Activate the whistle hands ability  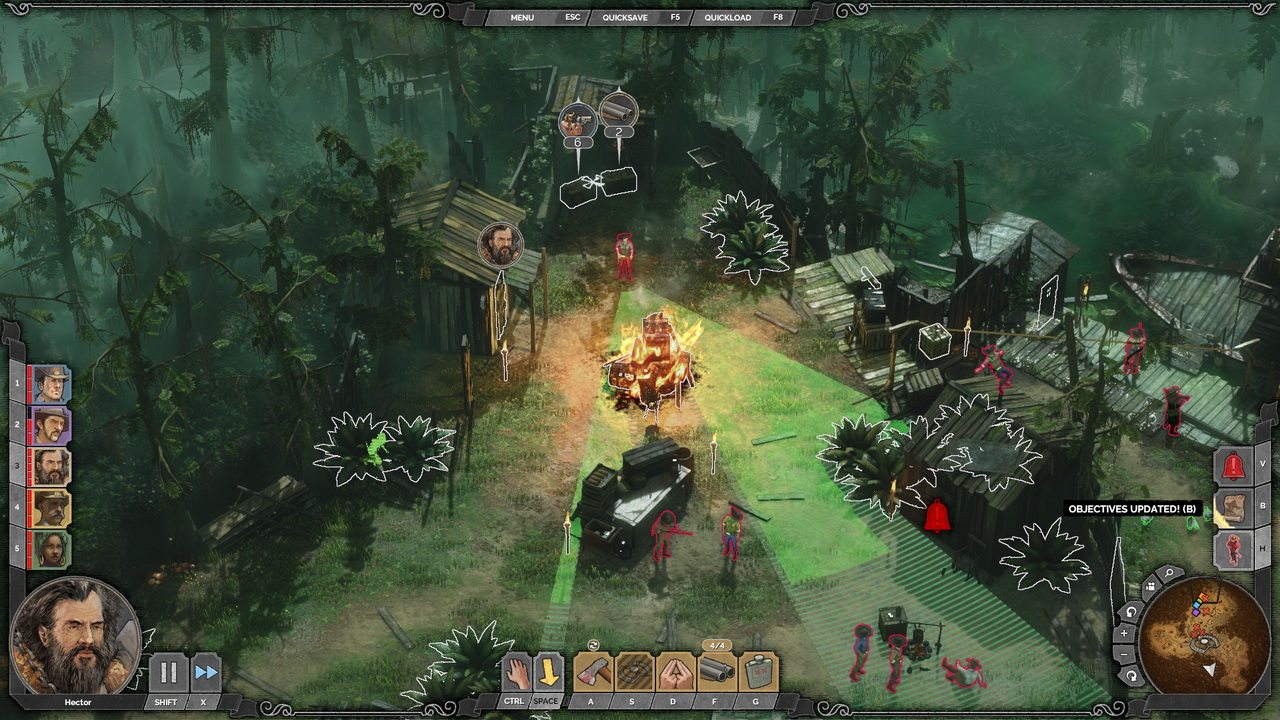(676, 672)
